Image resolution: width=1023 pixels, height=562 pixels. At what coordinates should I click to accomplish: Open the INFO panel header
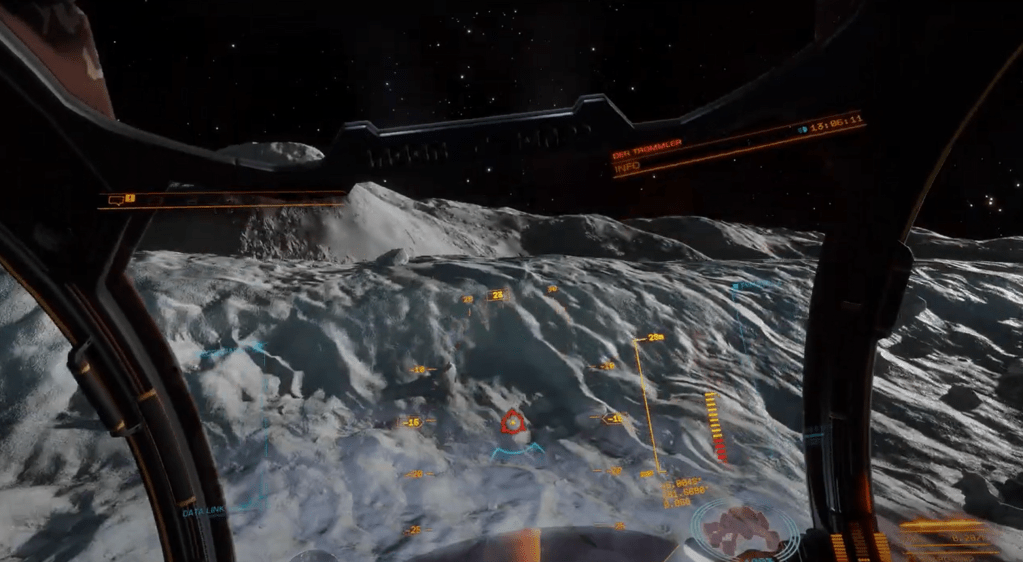pyautogui.click(x=627, y=166)
